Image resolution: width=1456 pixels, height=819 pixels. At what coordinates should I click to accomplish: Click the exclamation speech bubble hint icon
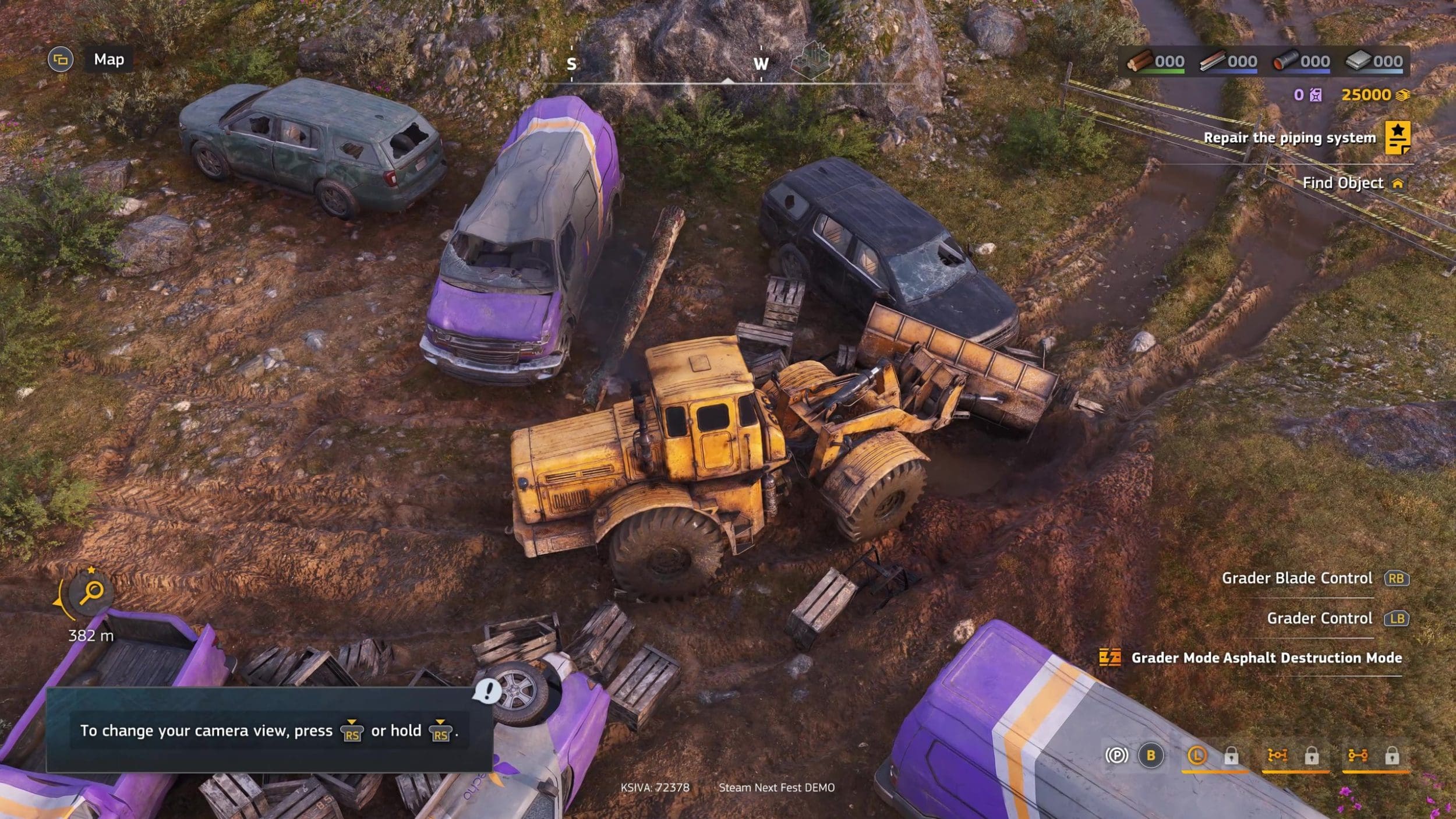(487, 691)
